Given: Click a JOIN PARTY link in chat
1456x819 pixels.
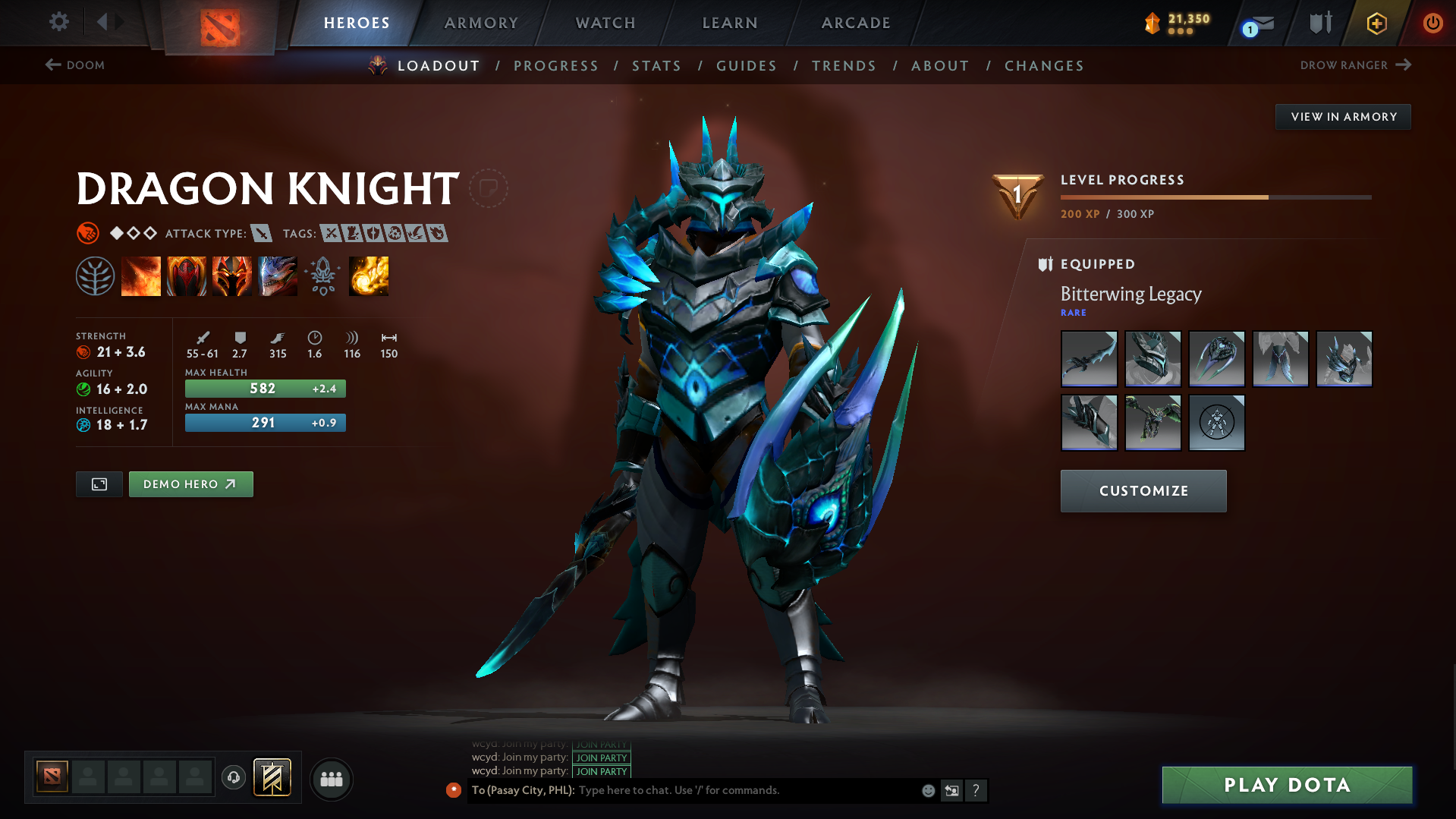Looking at the screenshot, I should click(601, 758).
